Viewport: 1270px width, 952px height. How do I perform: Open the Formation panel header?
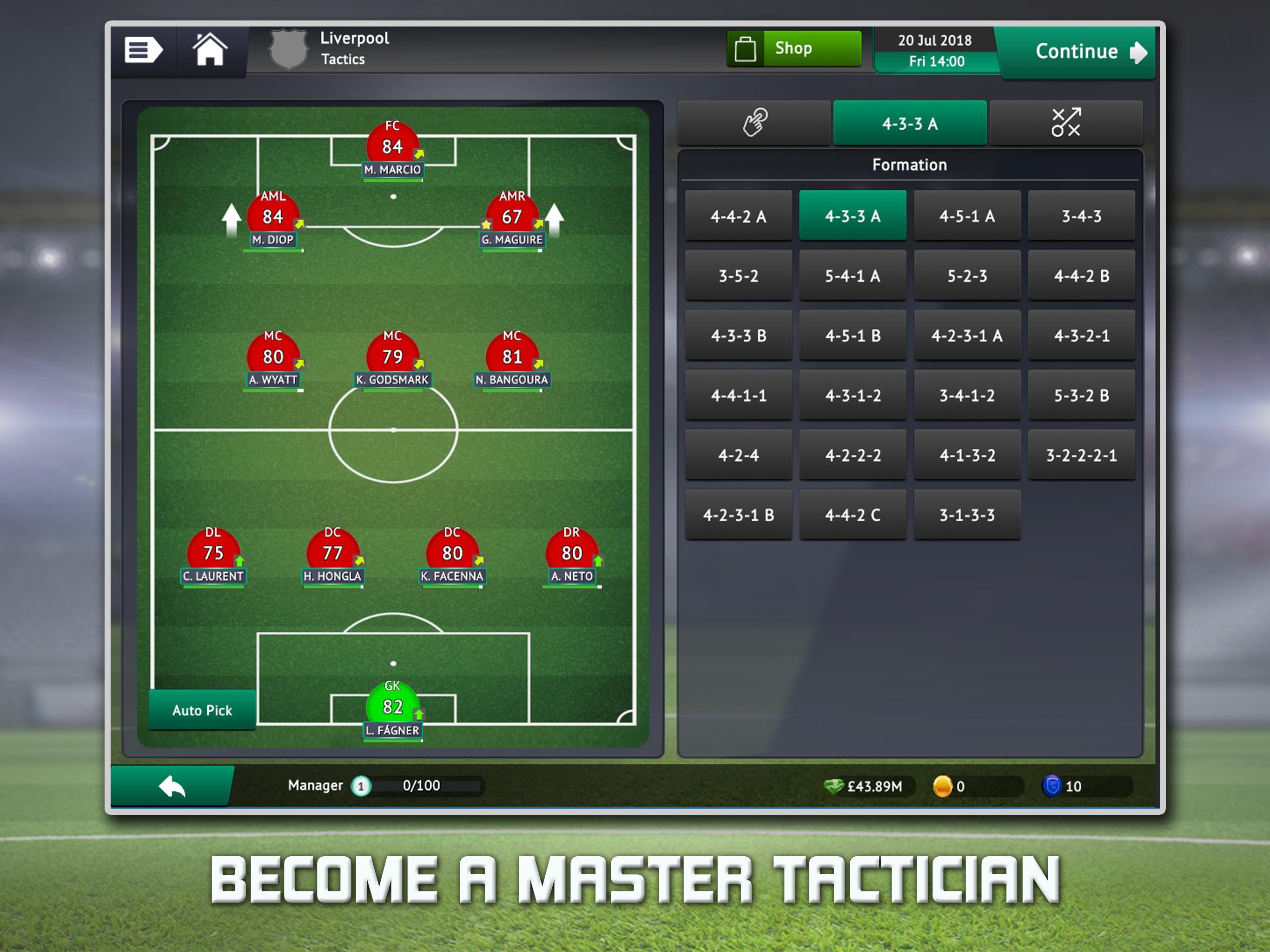910,165
